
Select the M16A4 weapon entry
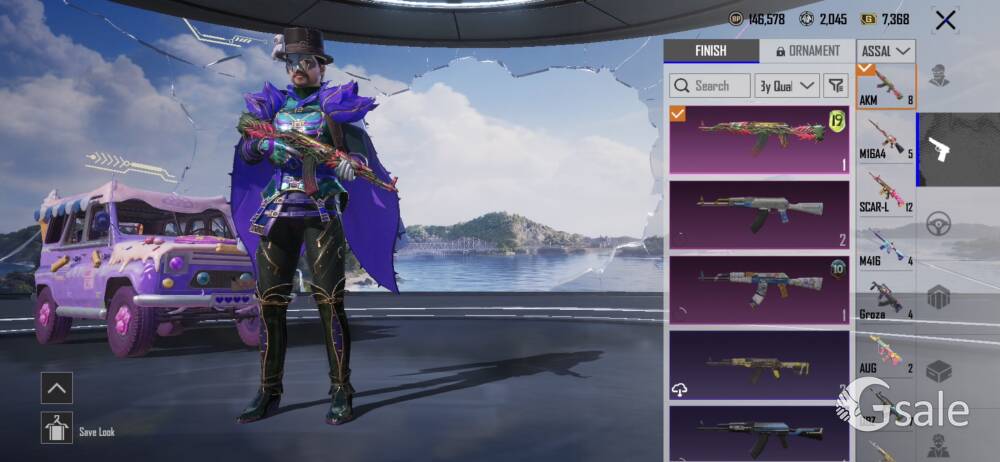click(x=886, y=139)
